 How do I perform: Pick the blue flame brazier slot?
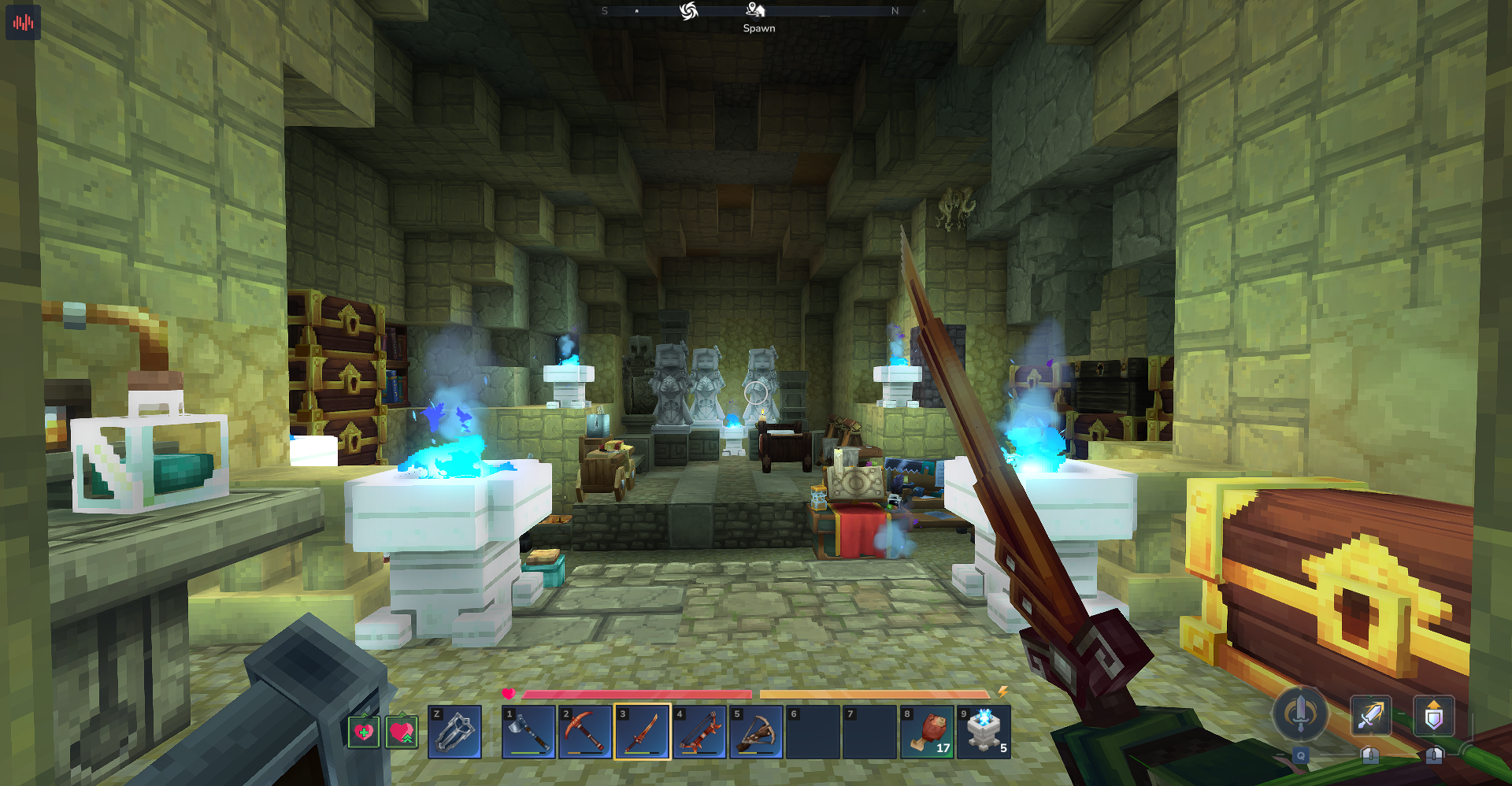(x=984, y=732)
